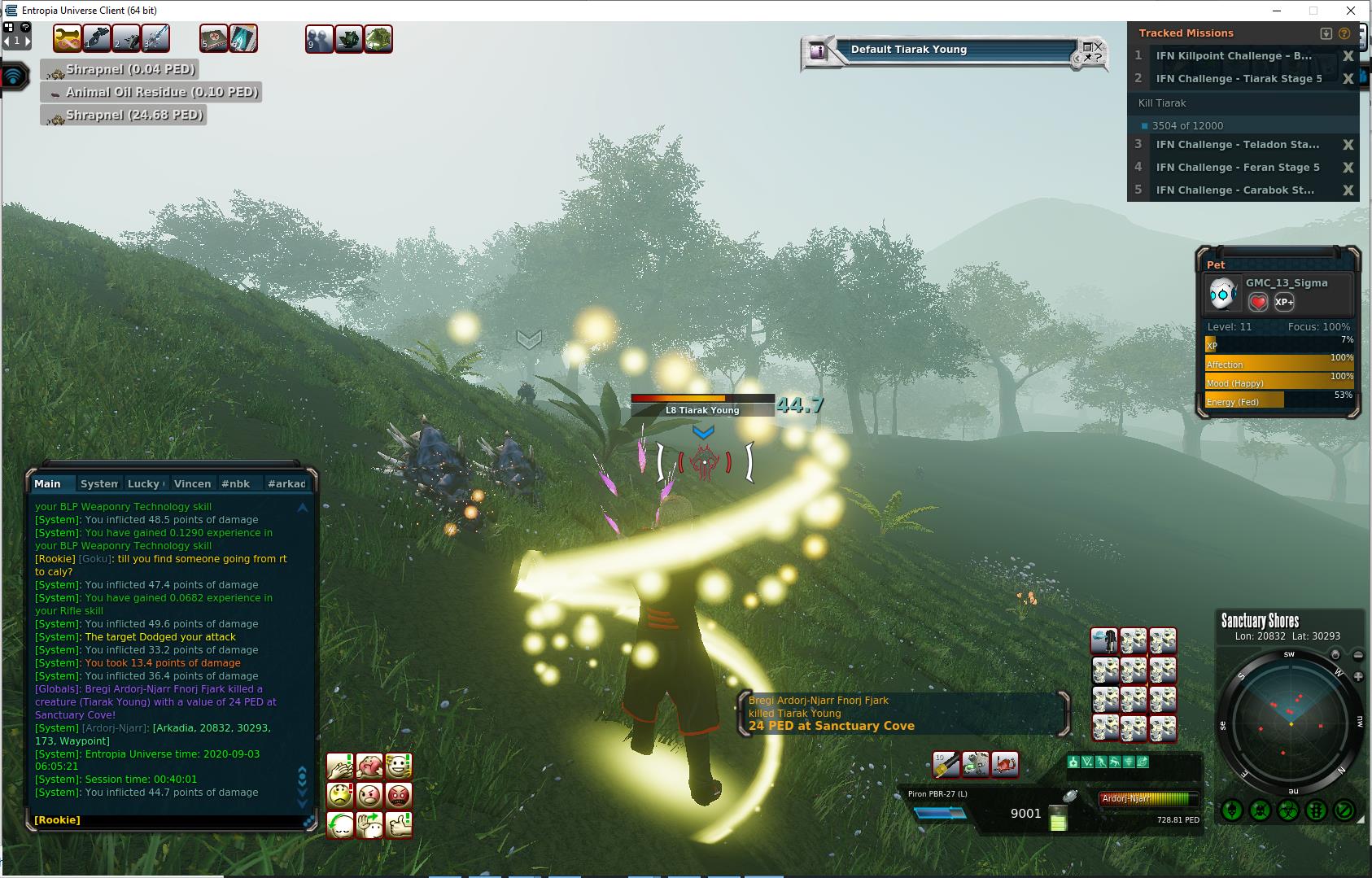Zoom in the radar with plus button
The height and width of the screenshot is (878, 1372).
pos(1358,676)
